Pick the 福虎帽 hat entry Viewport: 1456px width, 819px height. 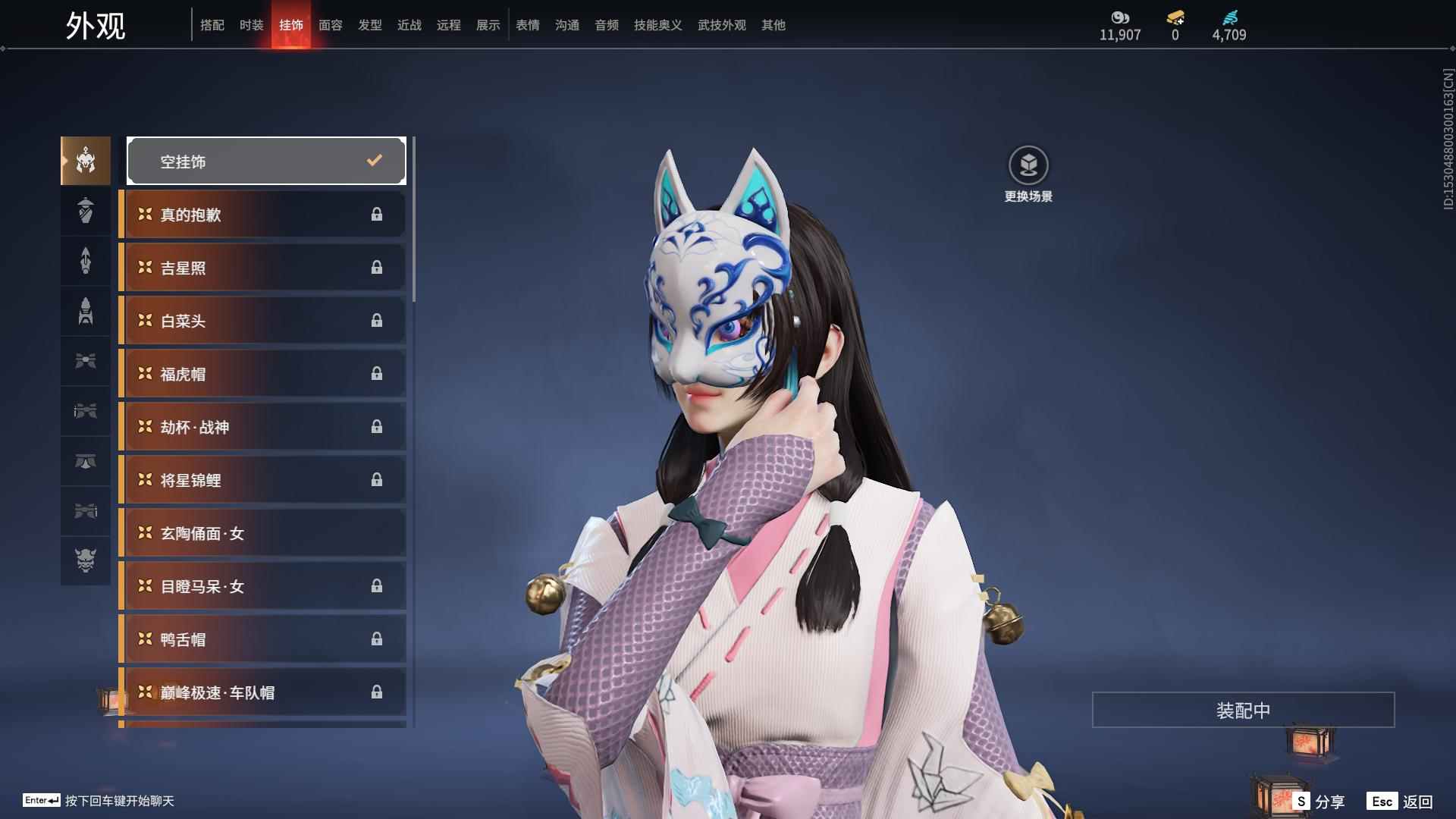click(263, 374)
